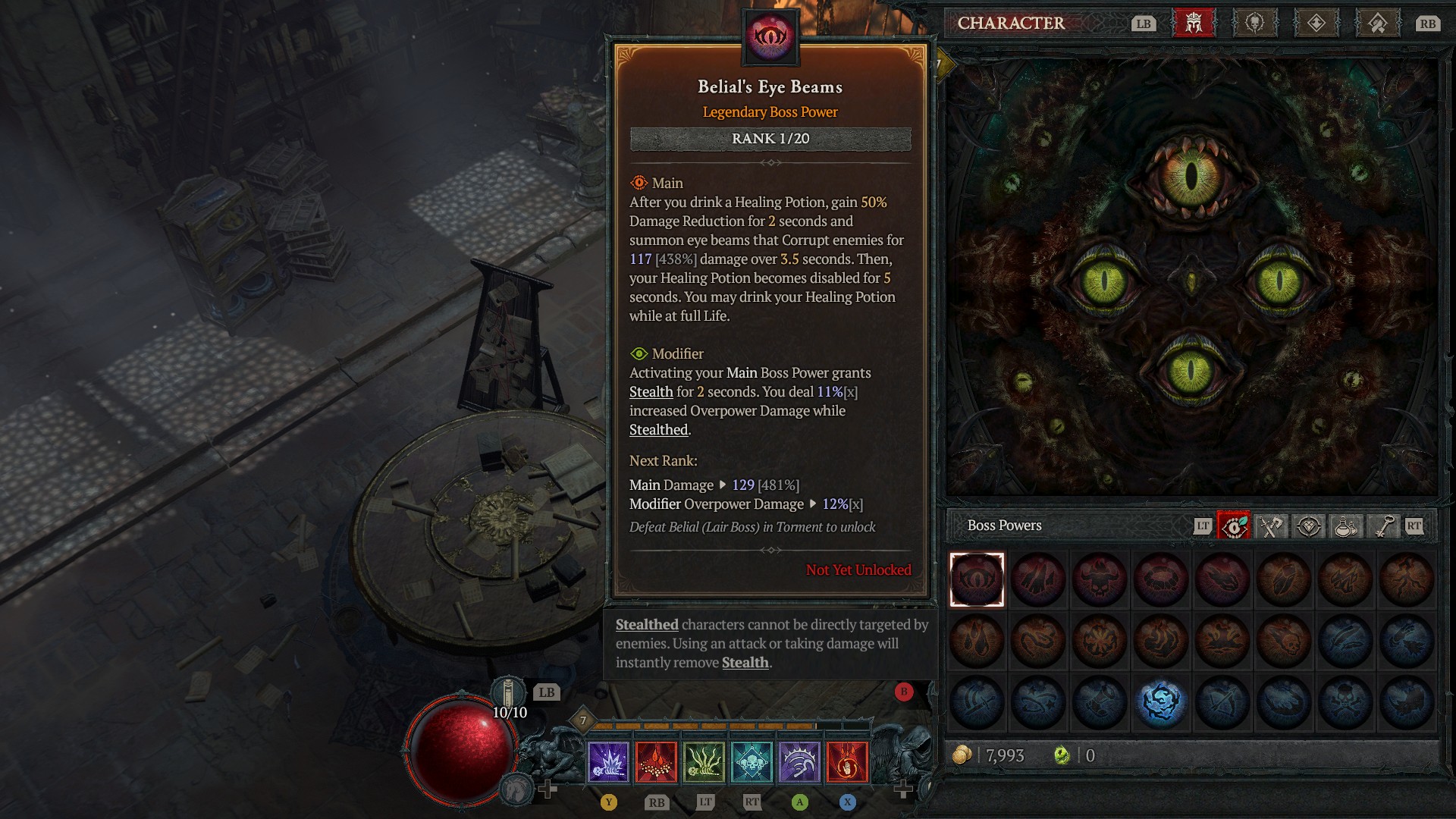Screen dimensions: 1456x819
Task: Select Belial's Eye Beams power in the first slot
Action: [x=976, y=579]
